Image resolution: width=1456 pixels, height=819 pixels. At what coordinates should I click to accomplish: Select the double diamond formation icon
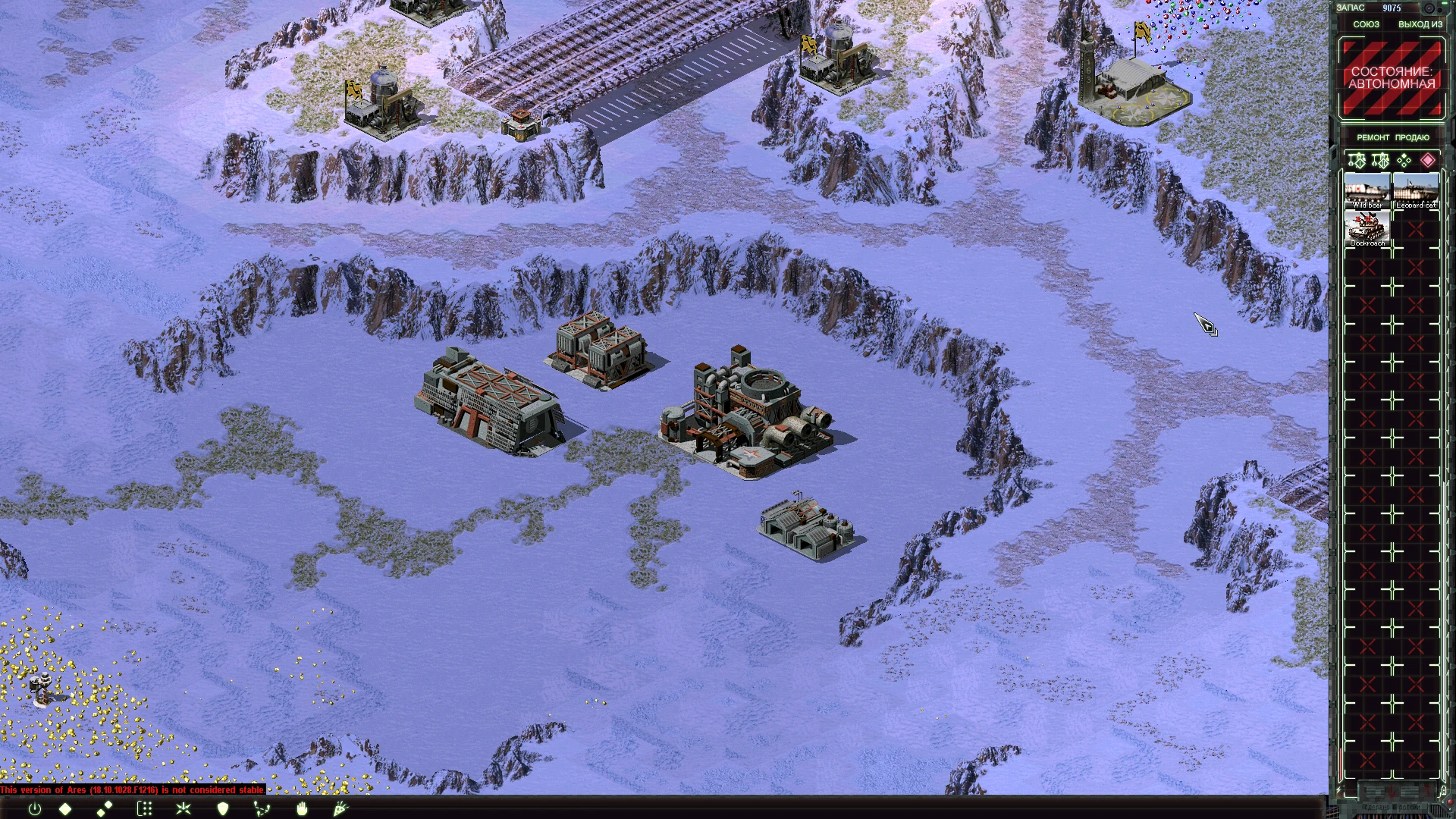(x=105, y=808)
